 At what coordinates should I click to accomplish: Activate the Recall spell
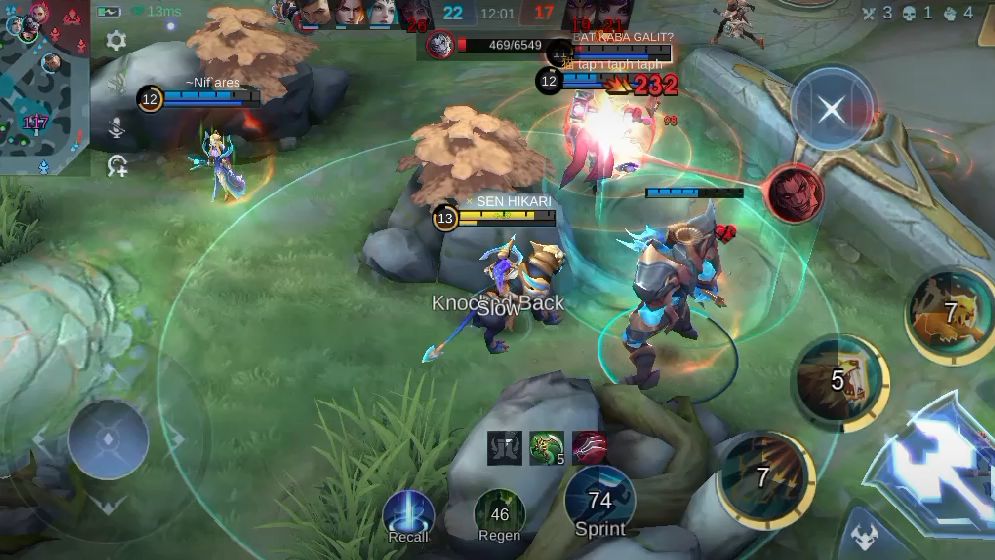(x=409, y=513)
